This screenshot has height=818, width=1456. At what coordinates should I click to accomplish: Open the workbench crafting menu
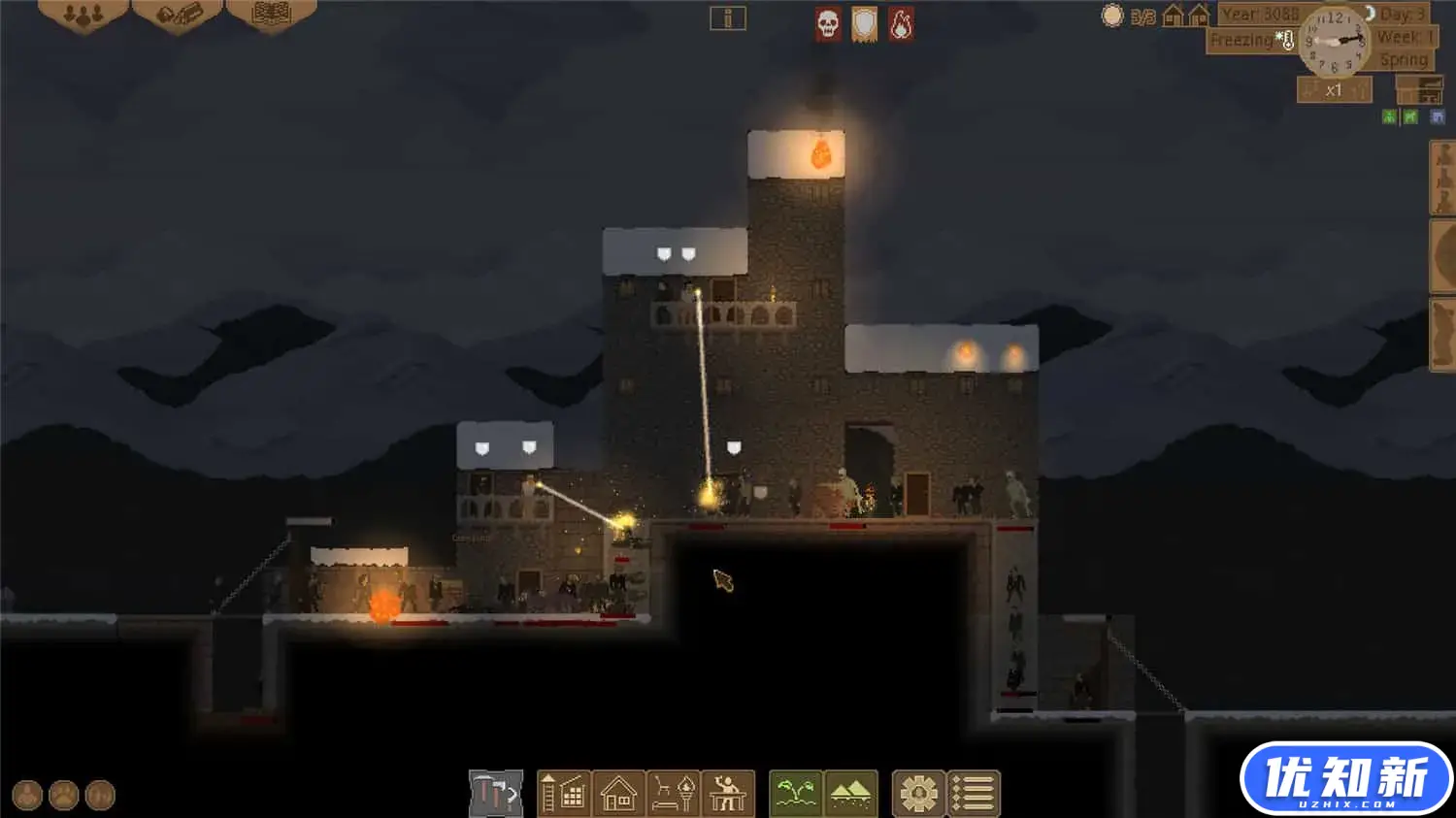(728, 793)
